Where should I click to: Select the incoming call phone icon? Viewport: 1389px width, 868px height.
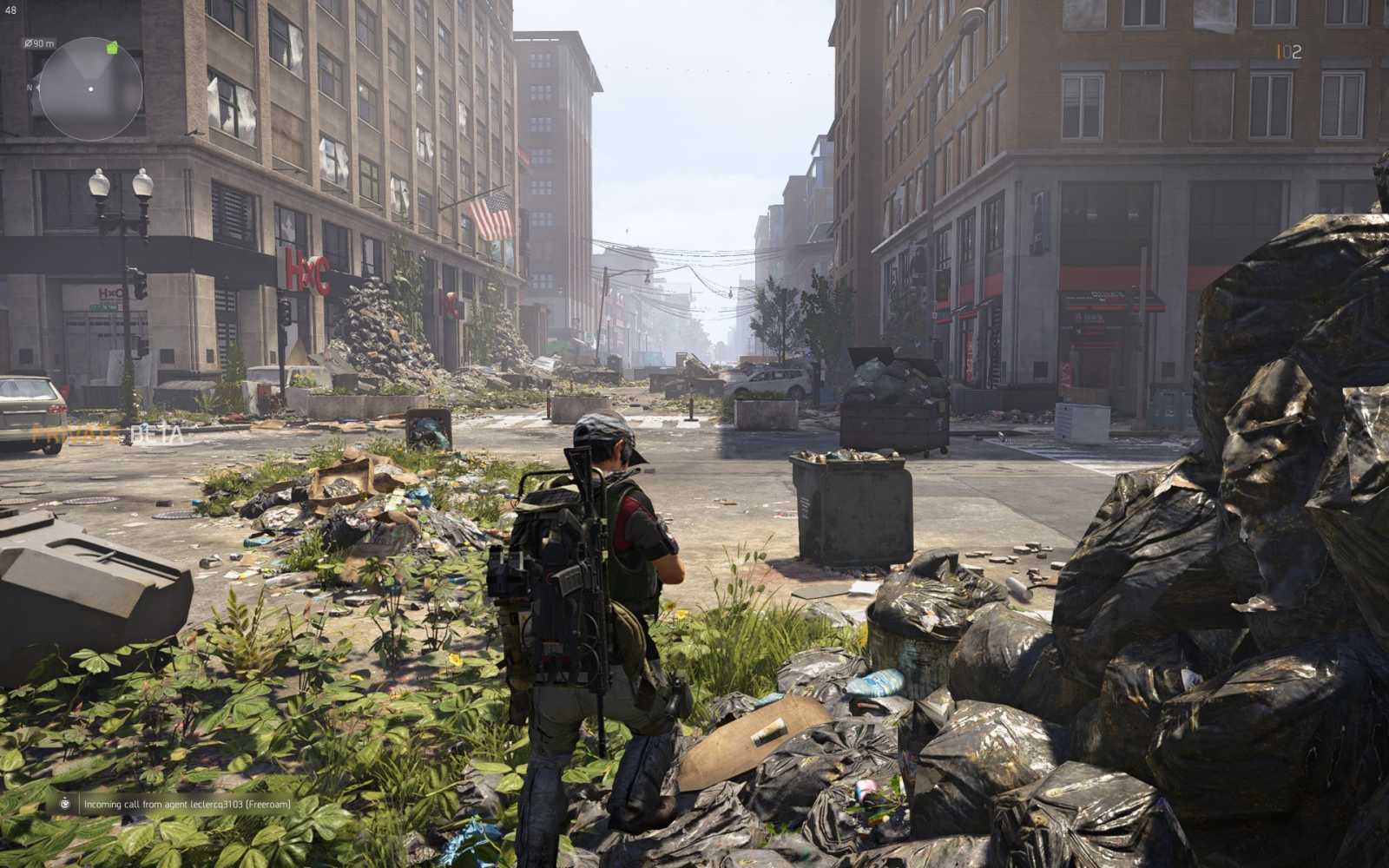pyautogui.click(x=64, y=805)
